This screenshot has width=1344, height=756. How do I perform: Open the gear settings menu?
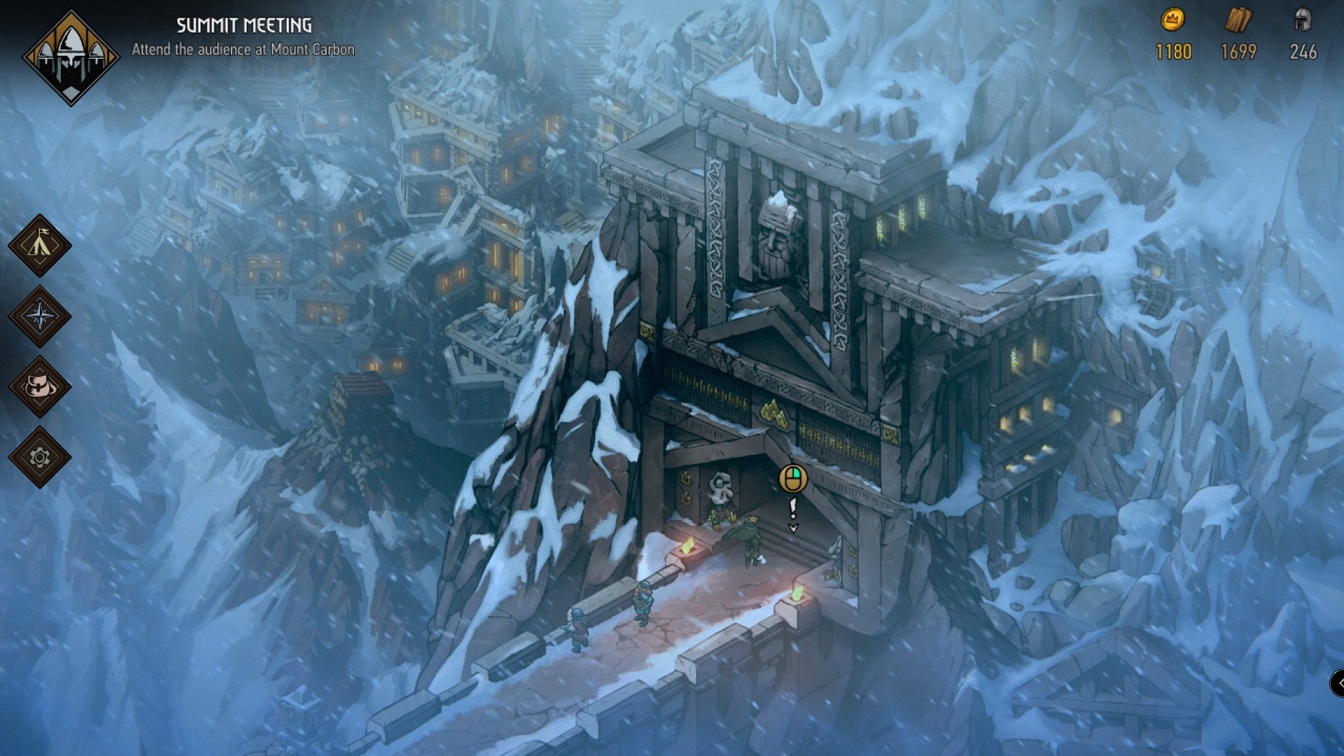pyautogui.click(x=40, y=457)
